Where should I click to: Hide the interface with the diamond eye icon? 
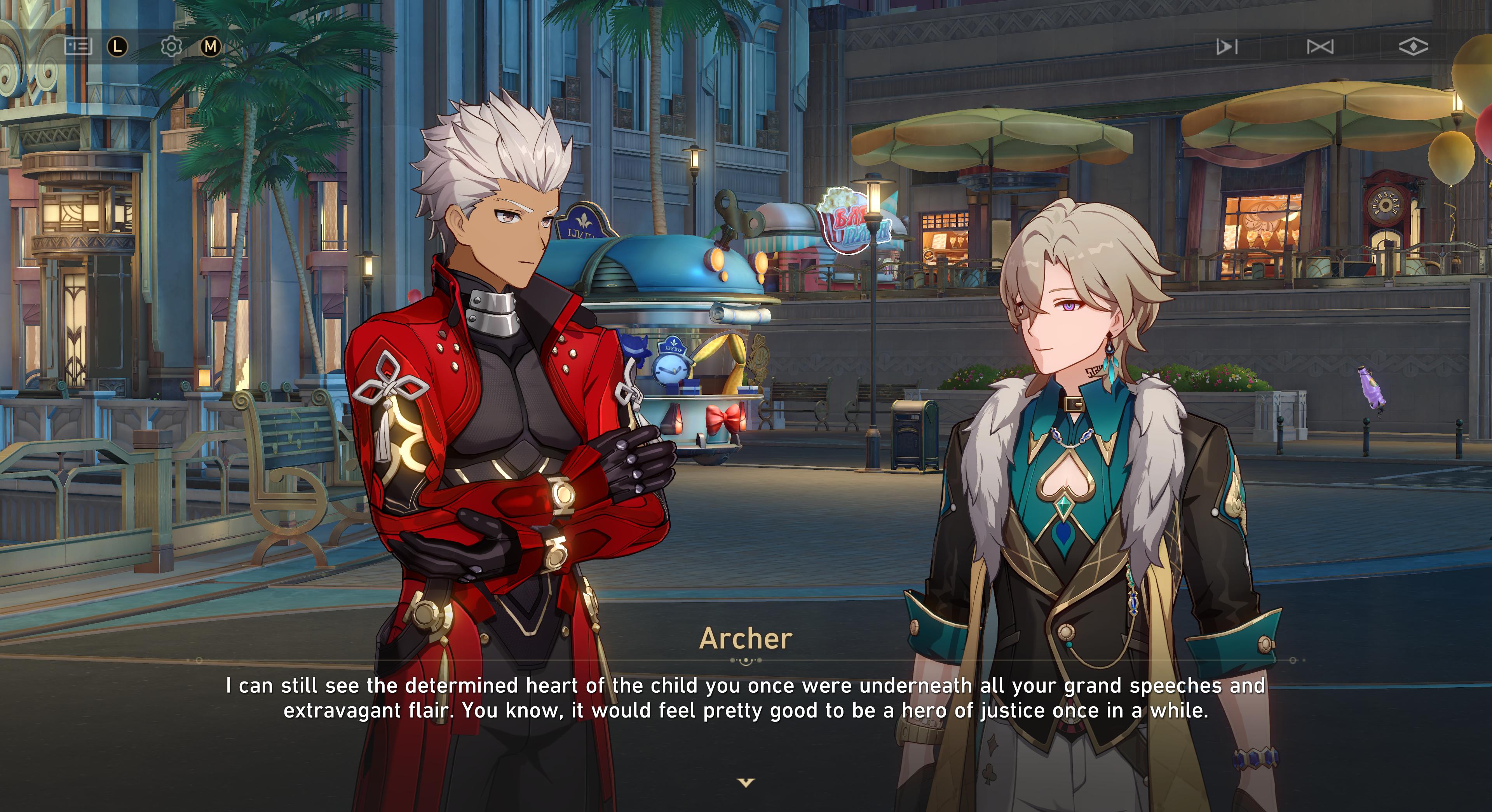(x=1413, y=46)
